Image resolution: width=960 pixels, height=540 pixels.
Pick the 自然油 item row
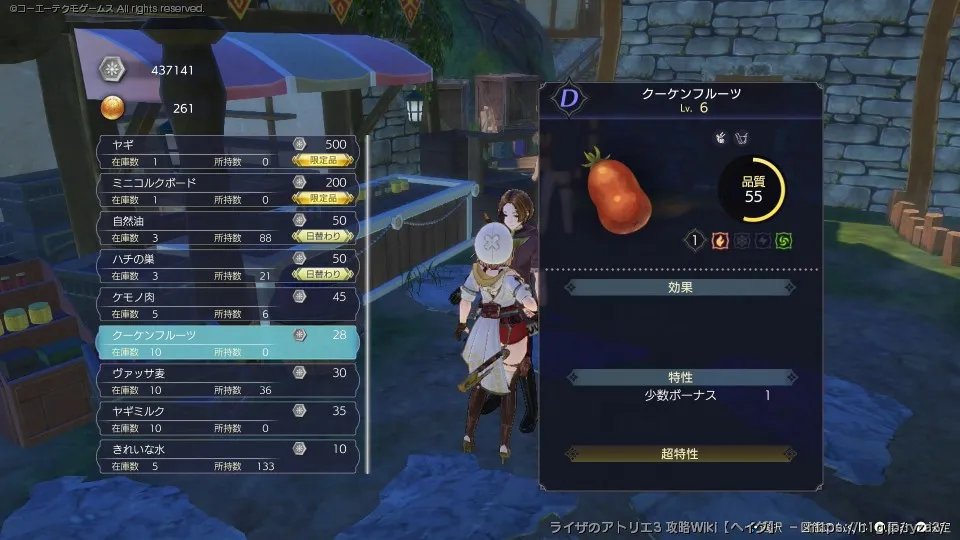click(x=227, y=228)
